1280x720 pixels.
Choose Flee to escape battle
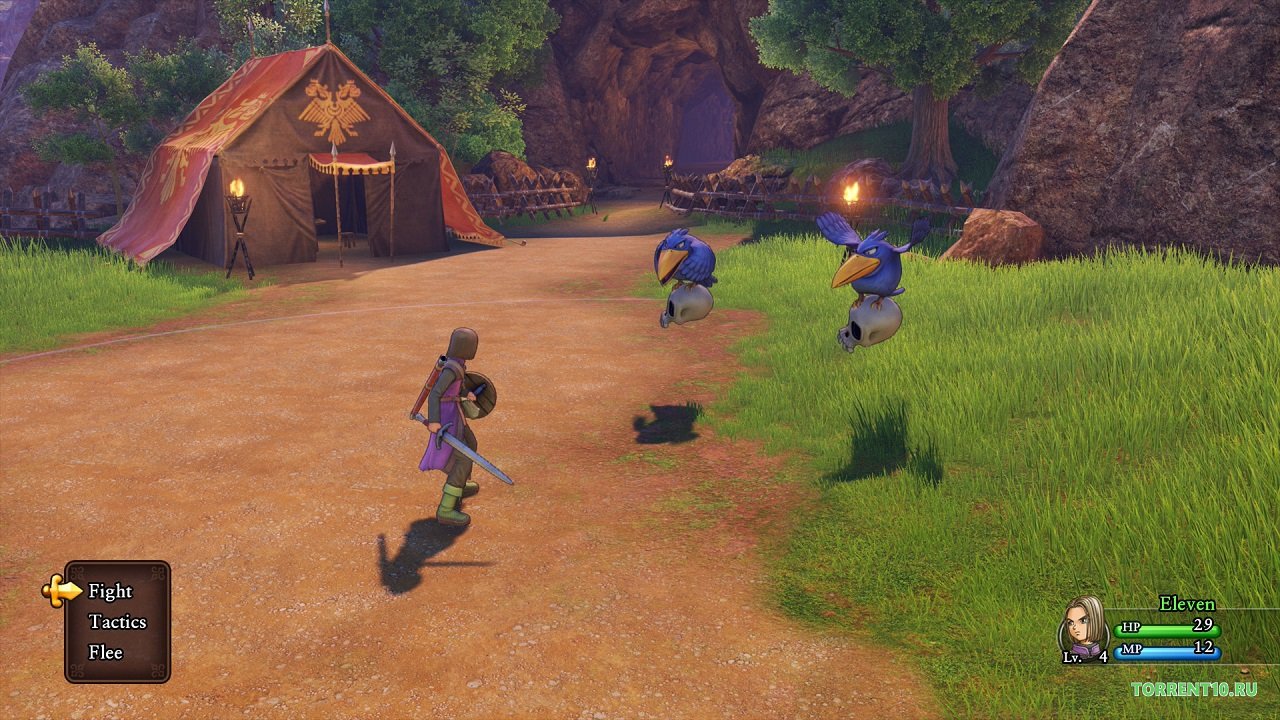click(x=105, y=652)
